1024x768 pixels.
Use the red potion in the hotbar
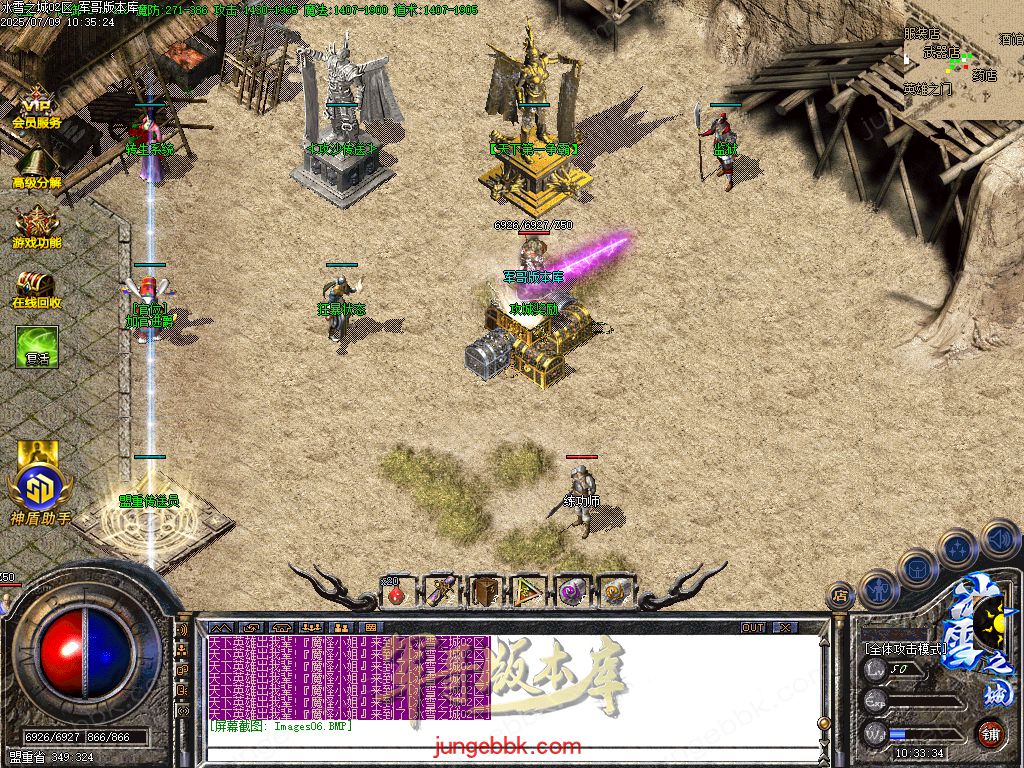pyautogui.click(x=397, y=592)
